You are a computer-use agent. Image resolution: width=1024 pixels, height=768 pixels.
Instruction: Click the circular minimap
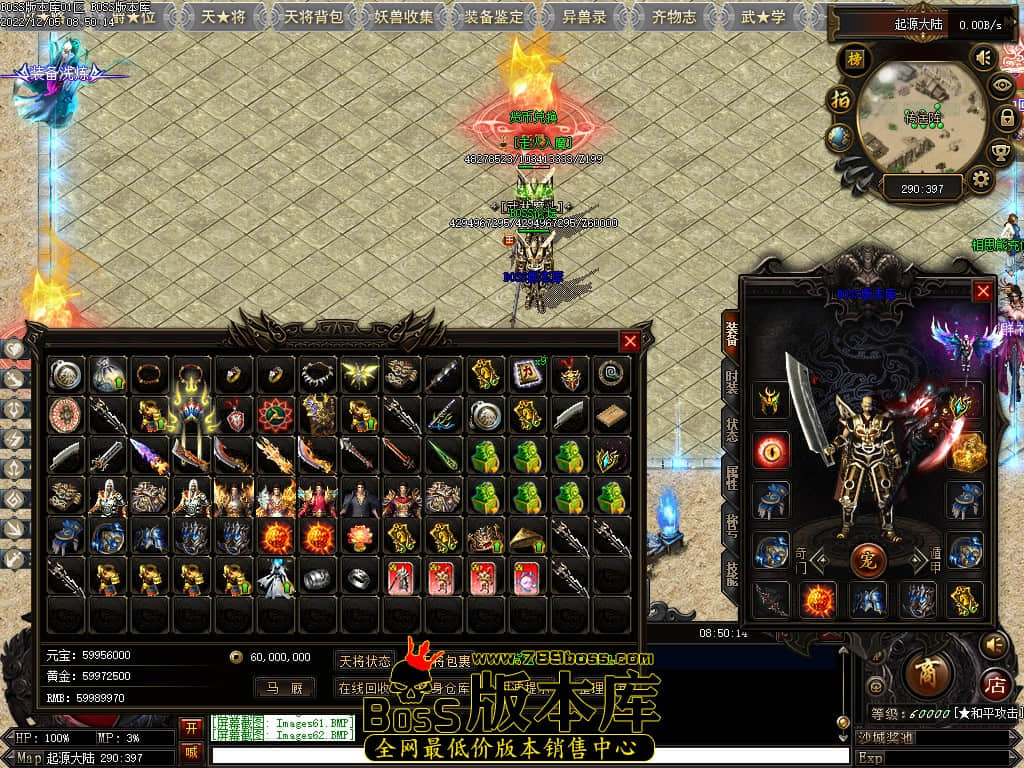913,117
